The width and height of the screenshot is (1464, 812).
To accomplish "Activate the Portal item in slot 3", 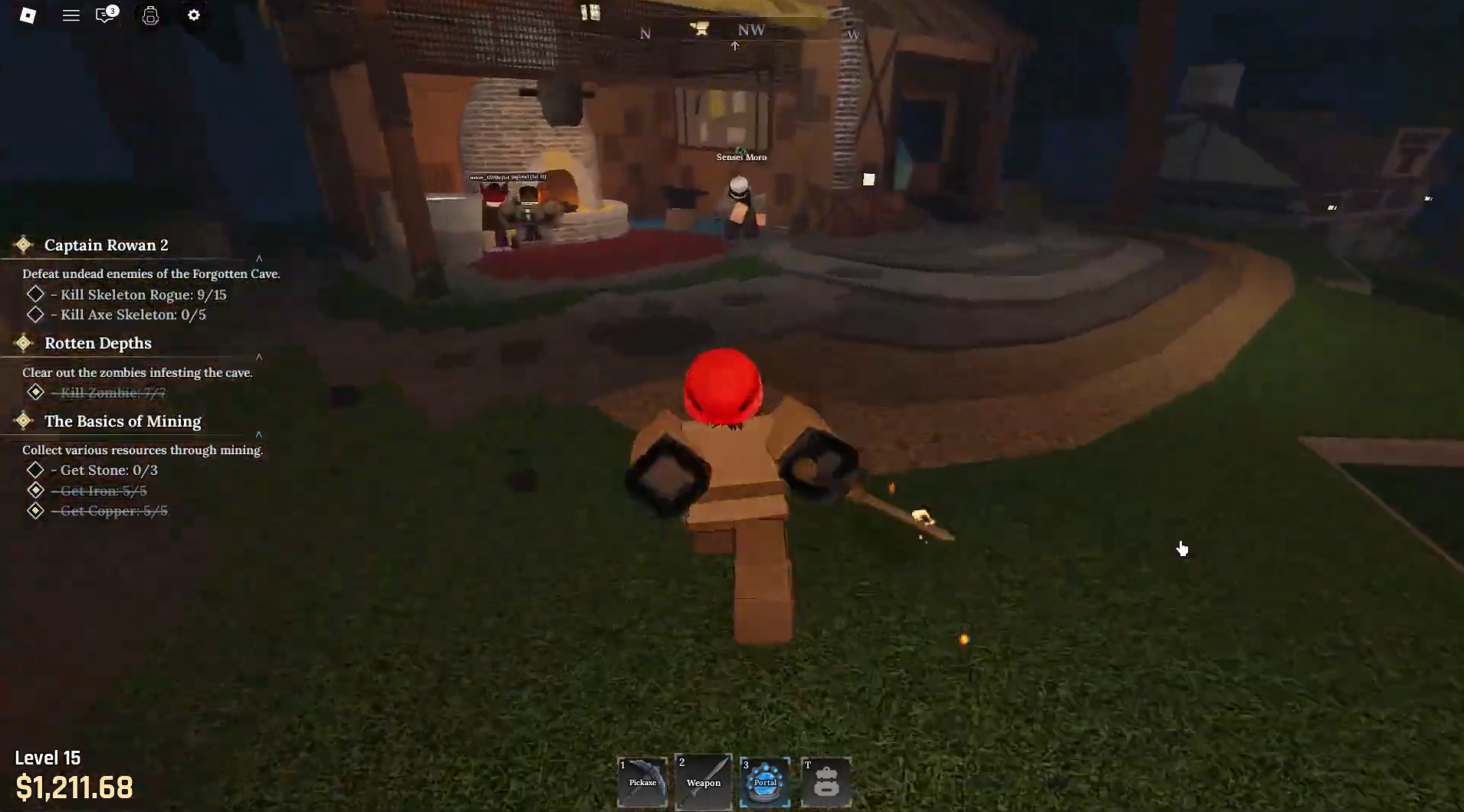I will pos(764,782).
